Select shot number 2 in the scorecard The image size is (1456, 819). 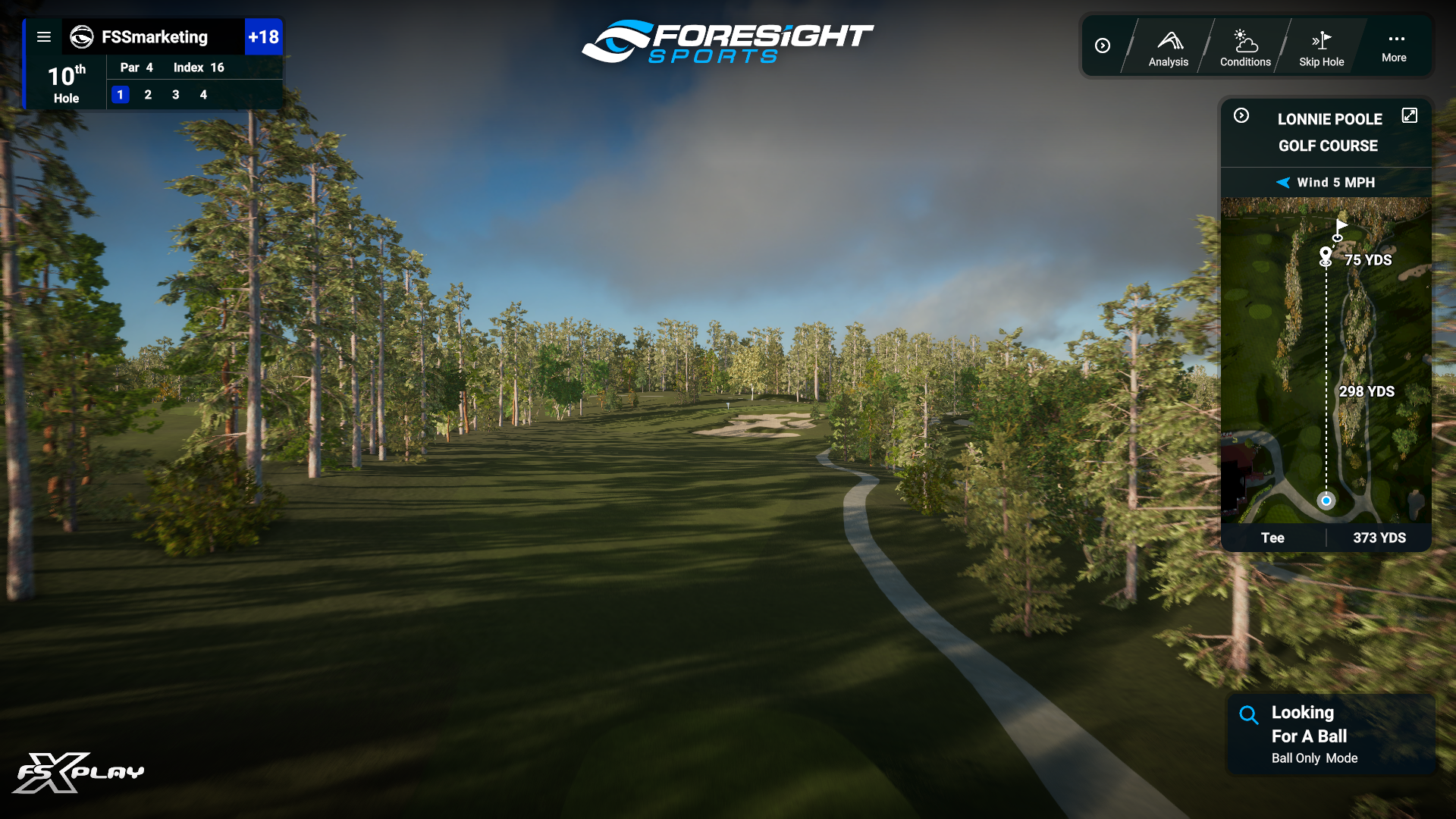pos(148,95)
